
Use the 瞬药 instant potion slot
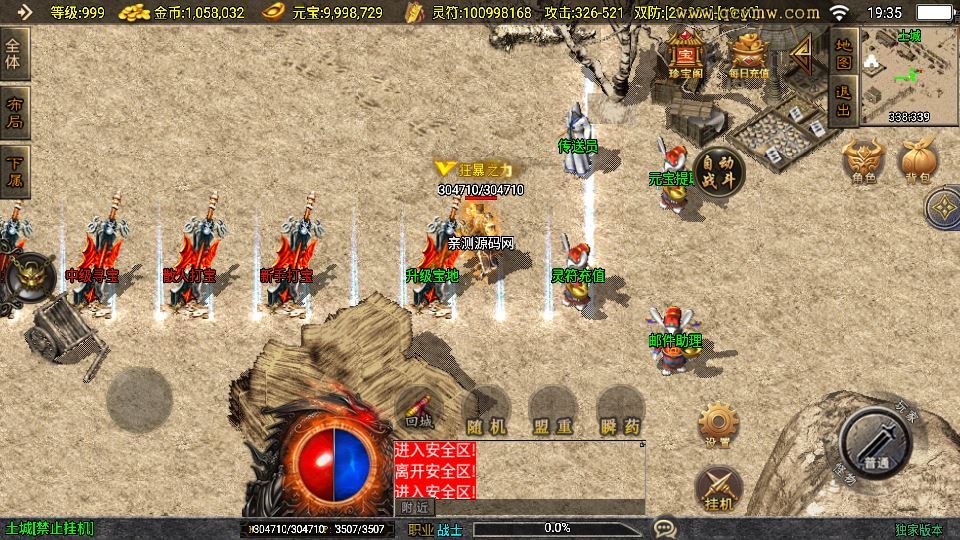(x=620, y=410)
